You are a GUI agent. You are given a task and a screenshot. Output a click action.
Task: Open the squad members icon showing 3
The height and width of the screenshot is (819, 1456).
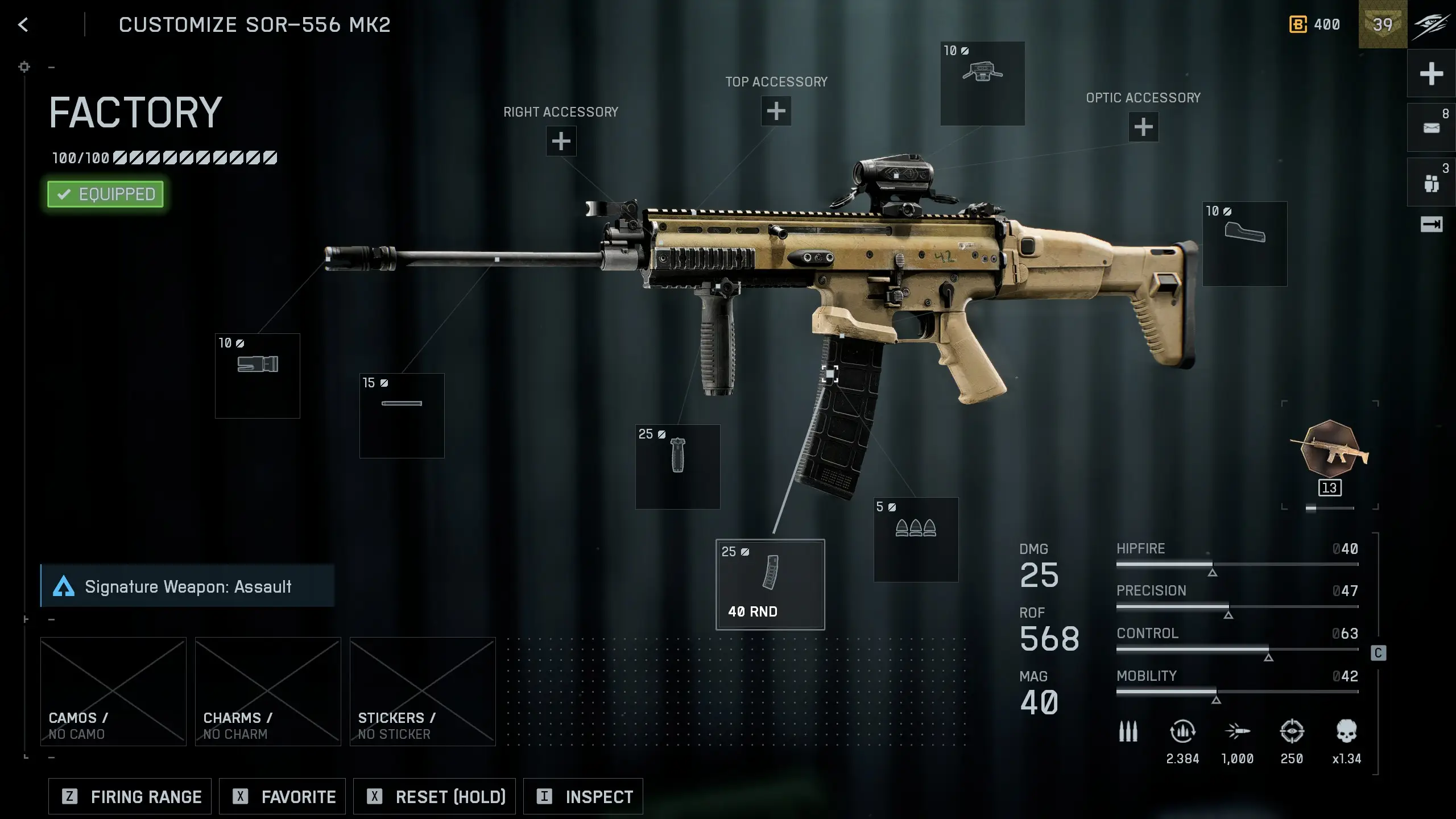[1433, 181]
